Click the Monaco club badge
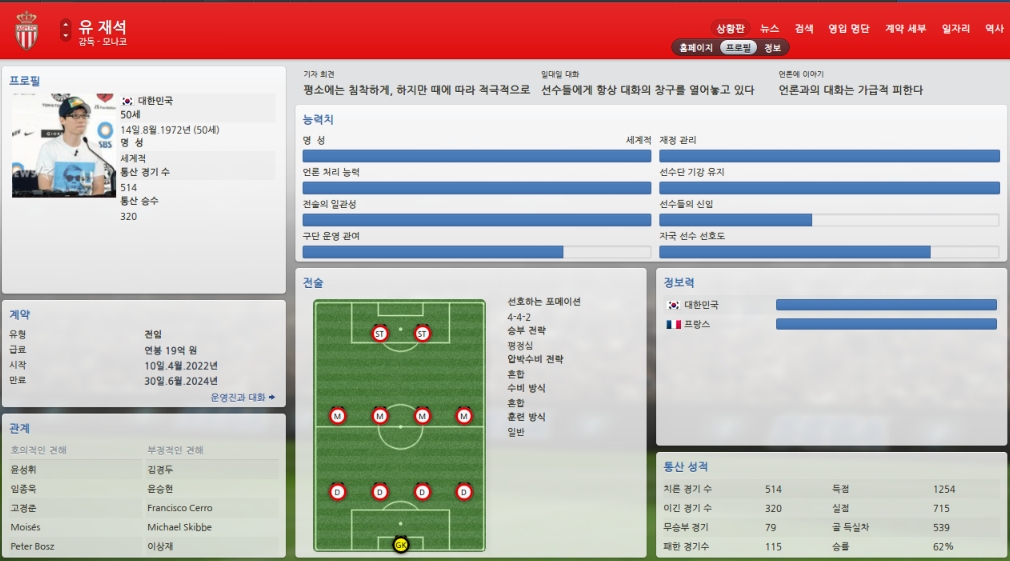Viewport: 1010px width, 561px height. click(26, 31)
